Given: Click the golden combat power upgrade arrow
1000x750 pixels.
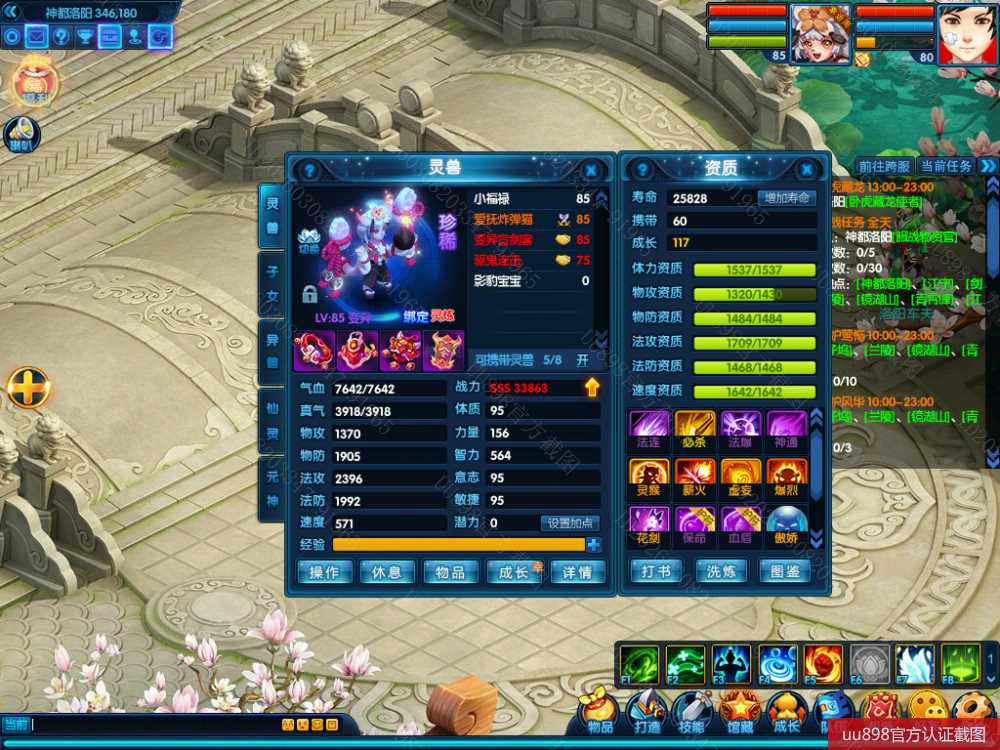Looking at the screenshot, I should 592,387.
